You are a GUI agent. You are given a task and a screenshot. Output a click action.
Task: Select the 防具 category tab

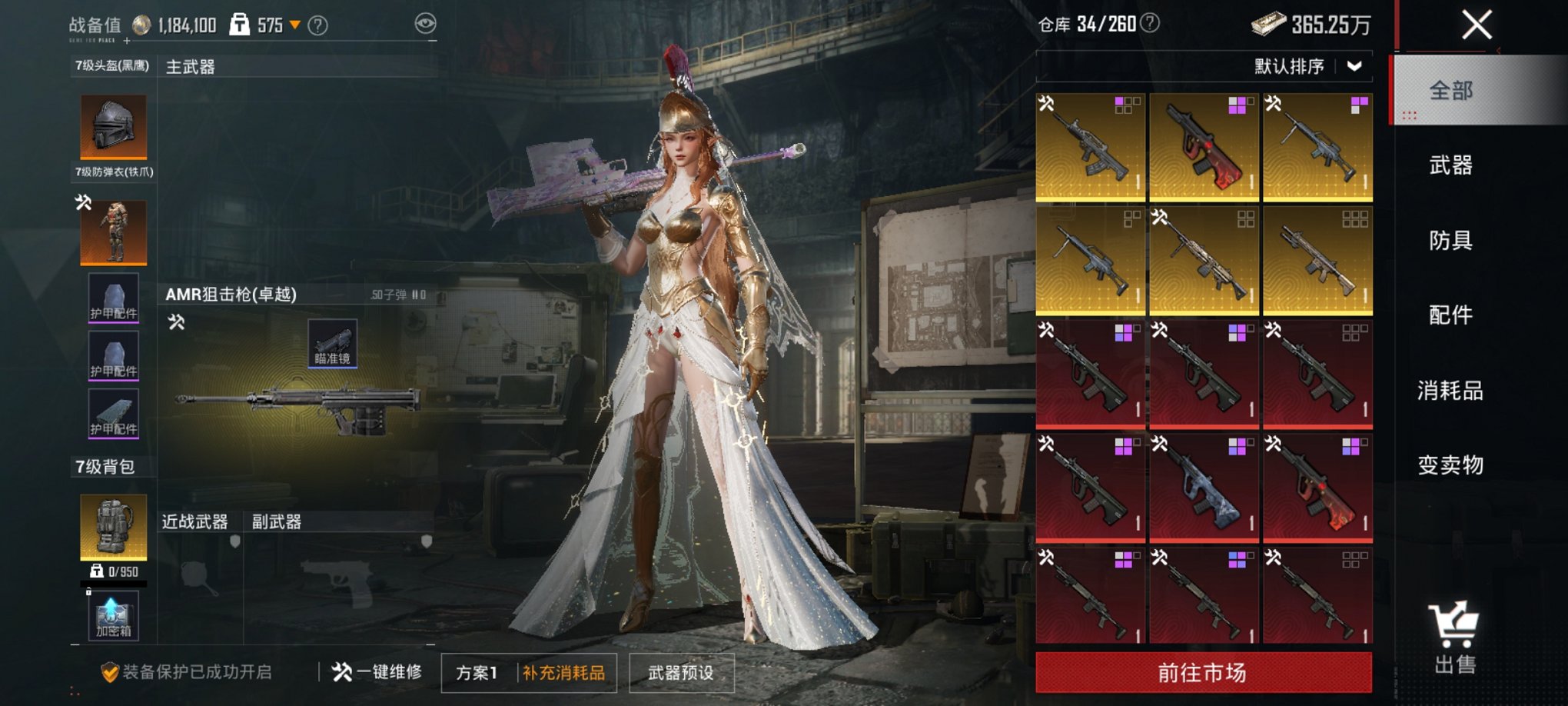click(1450, 241)
